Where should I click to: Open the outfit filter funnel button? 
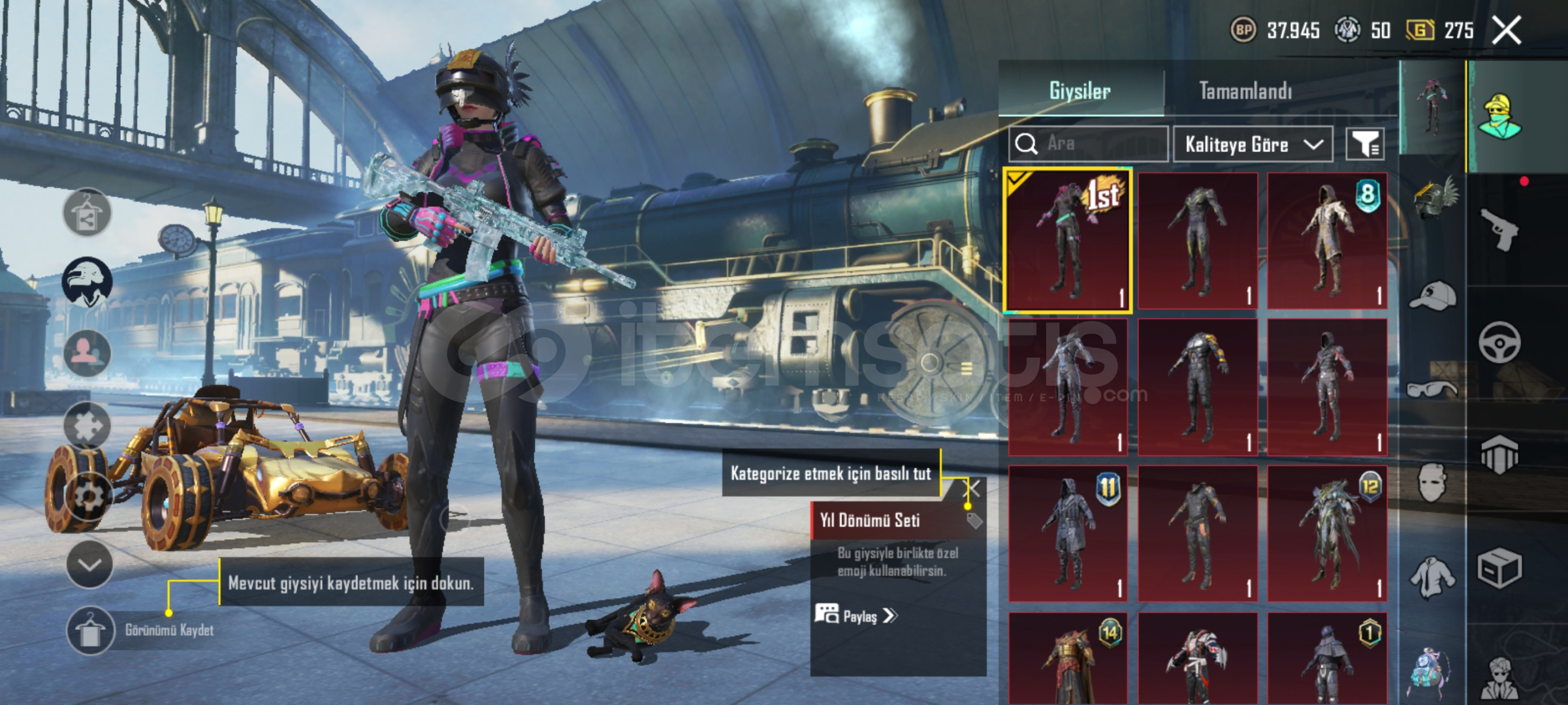(x=1365, y=144)
